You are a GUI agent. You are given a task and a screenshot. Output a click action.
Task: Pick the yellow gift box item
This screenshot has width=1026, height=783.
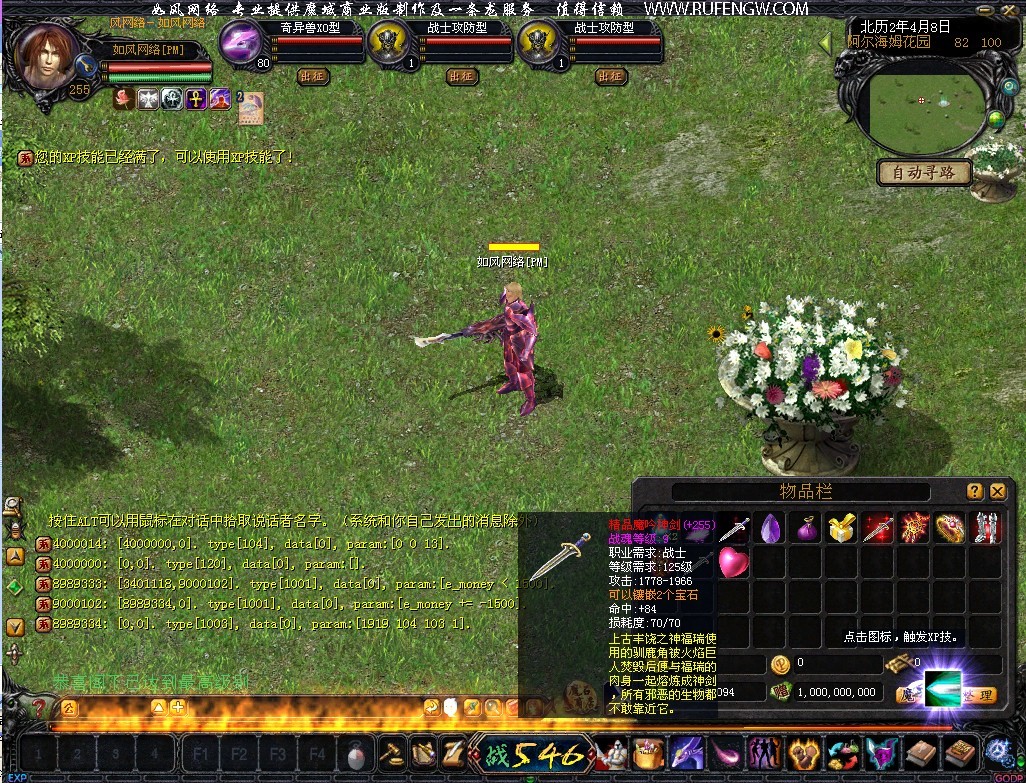[840, 527]
